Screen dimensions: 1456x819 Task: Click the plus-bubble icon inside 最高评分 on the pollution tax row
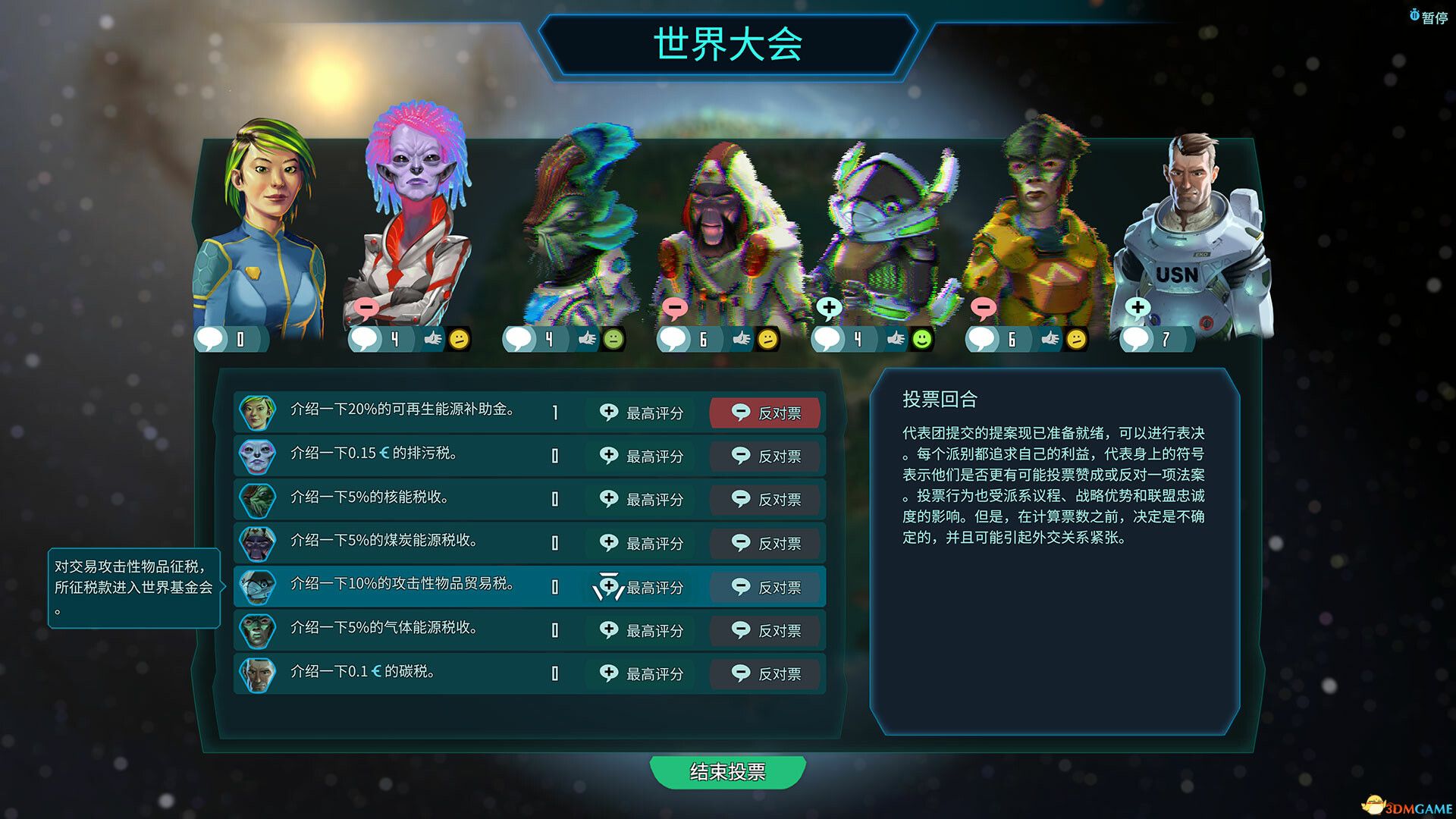pyautogui.click(x=607, y=456)
